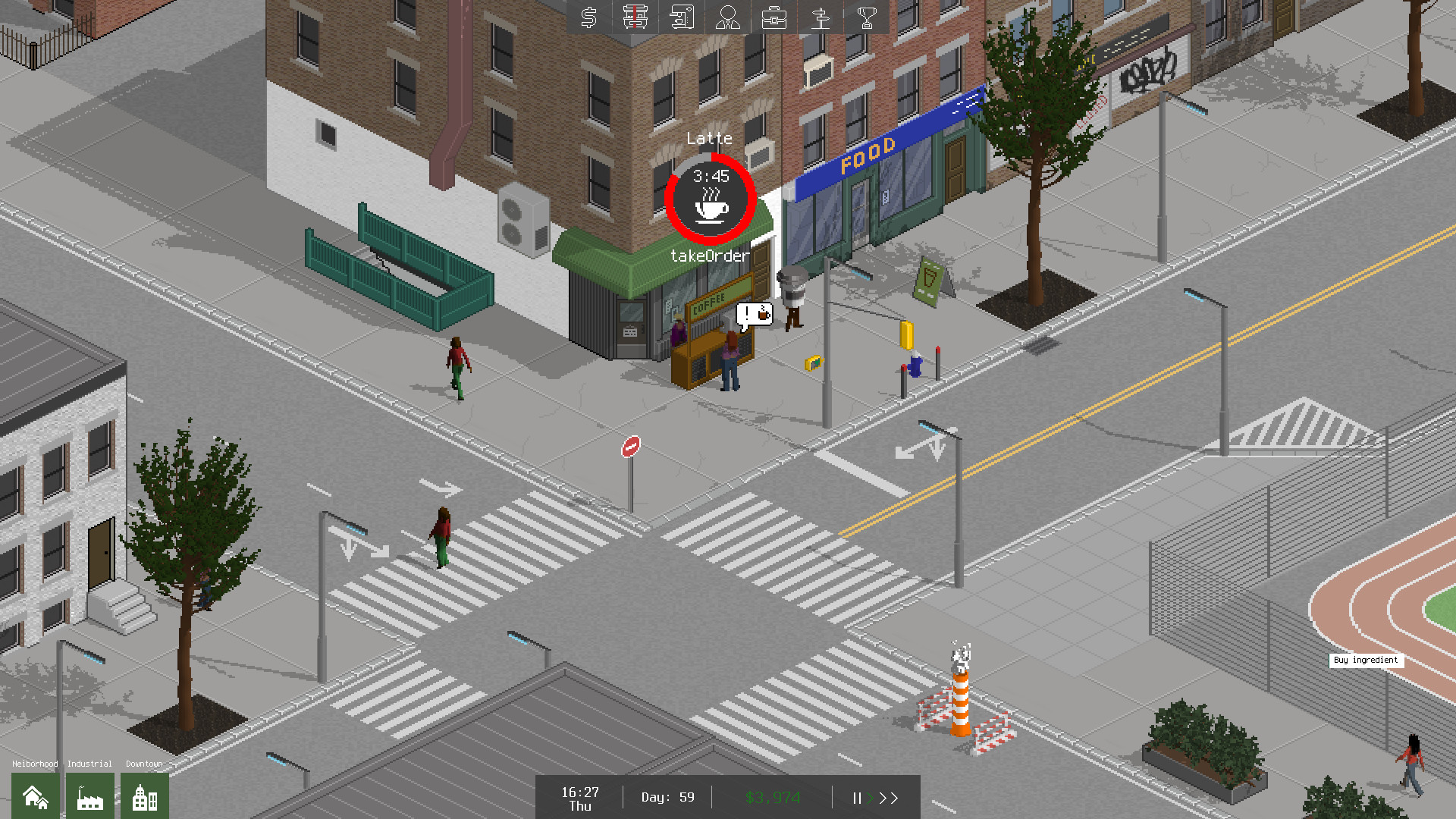Click the Buy ingredient label
1456x819 pixels.
pyautogui.click(x=1365, y=661)
